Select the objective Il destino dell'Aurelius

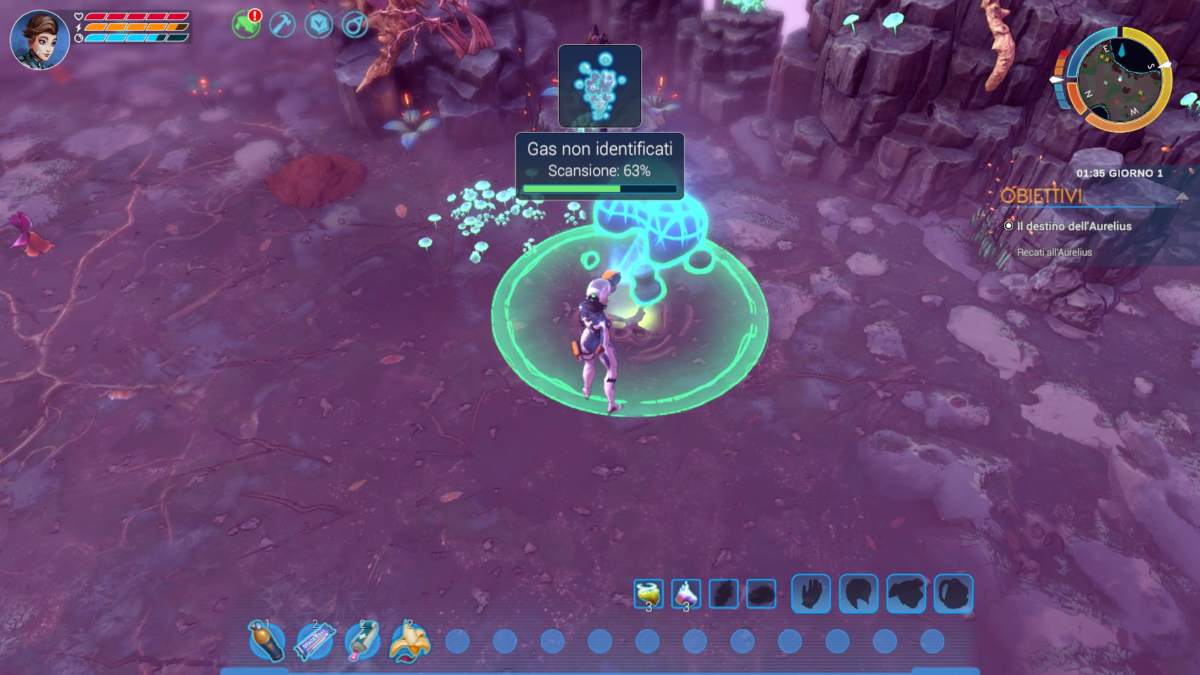tap(1075, 226)
